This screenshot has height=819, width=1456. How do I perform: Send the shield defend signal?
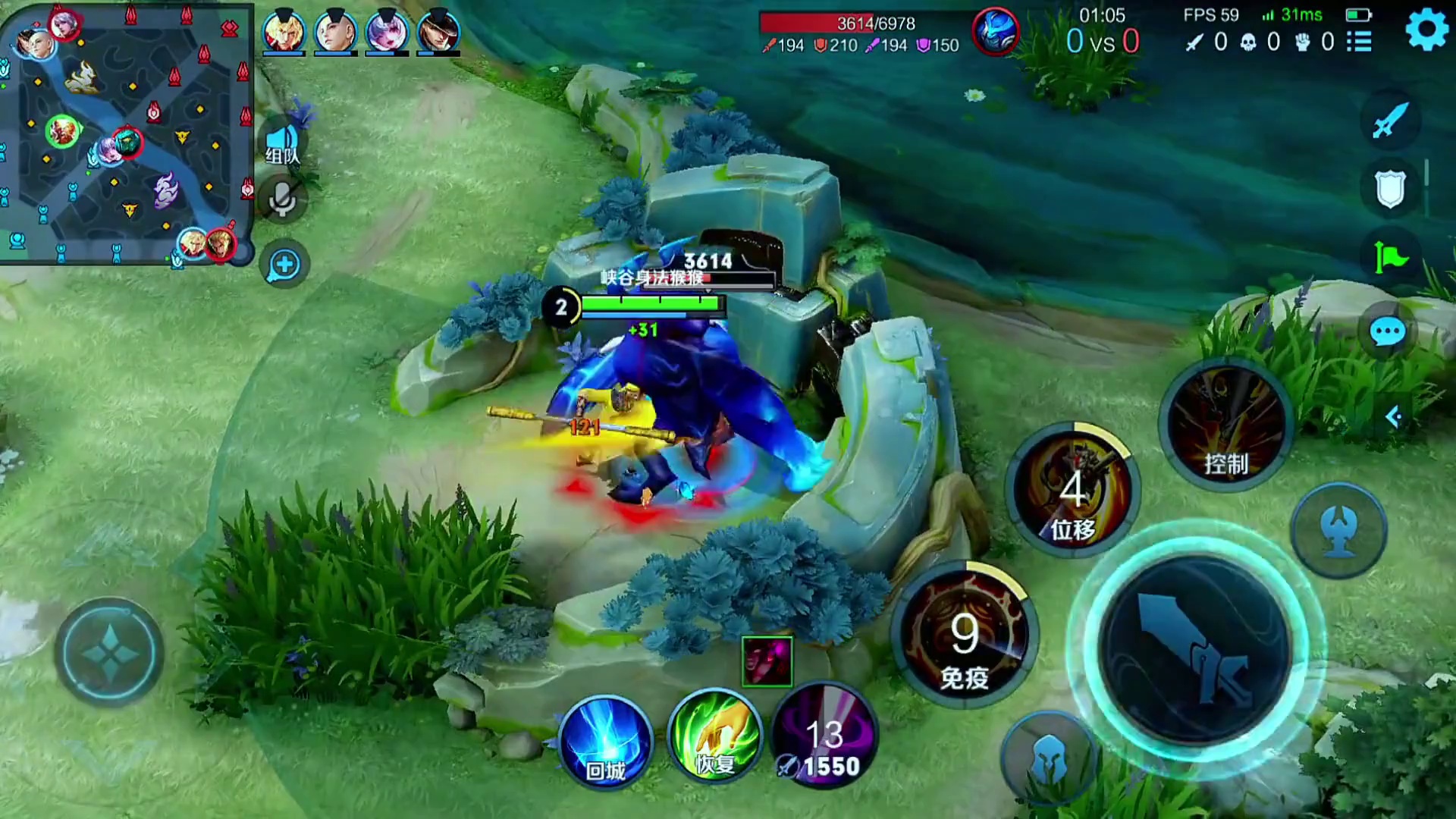1390,188
